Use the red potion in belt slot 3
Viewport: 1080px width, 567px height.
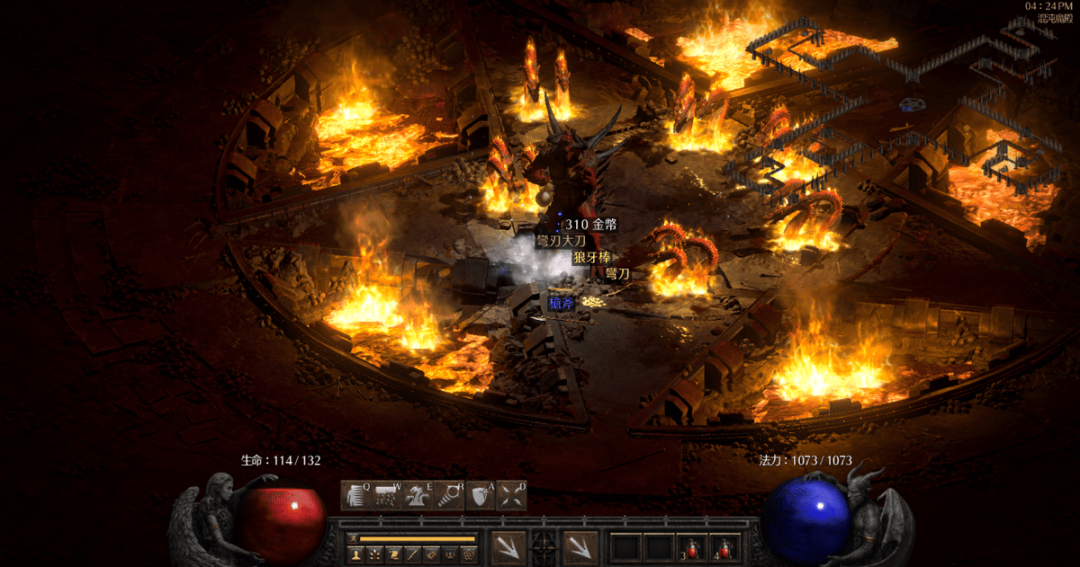point(692,548)
